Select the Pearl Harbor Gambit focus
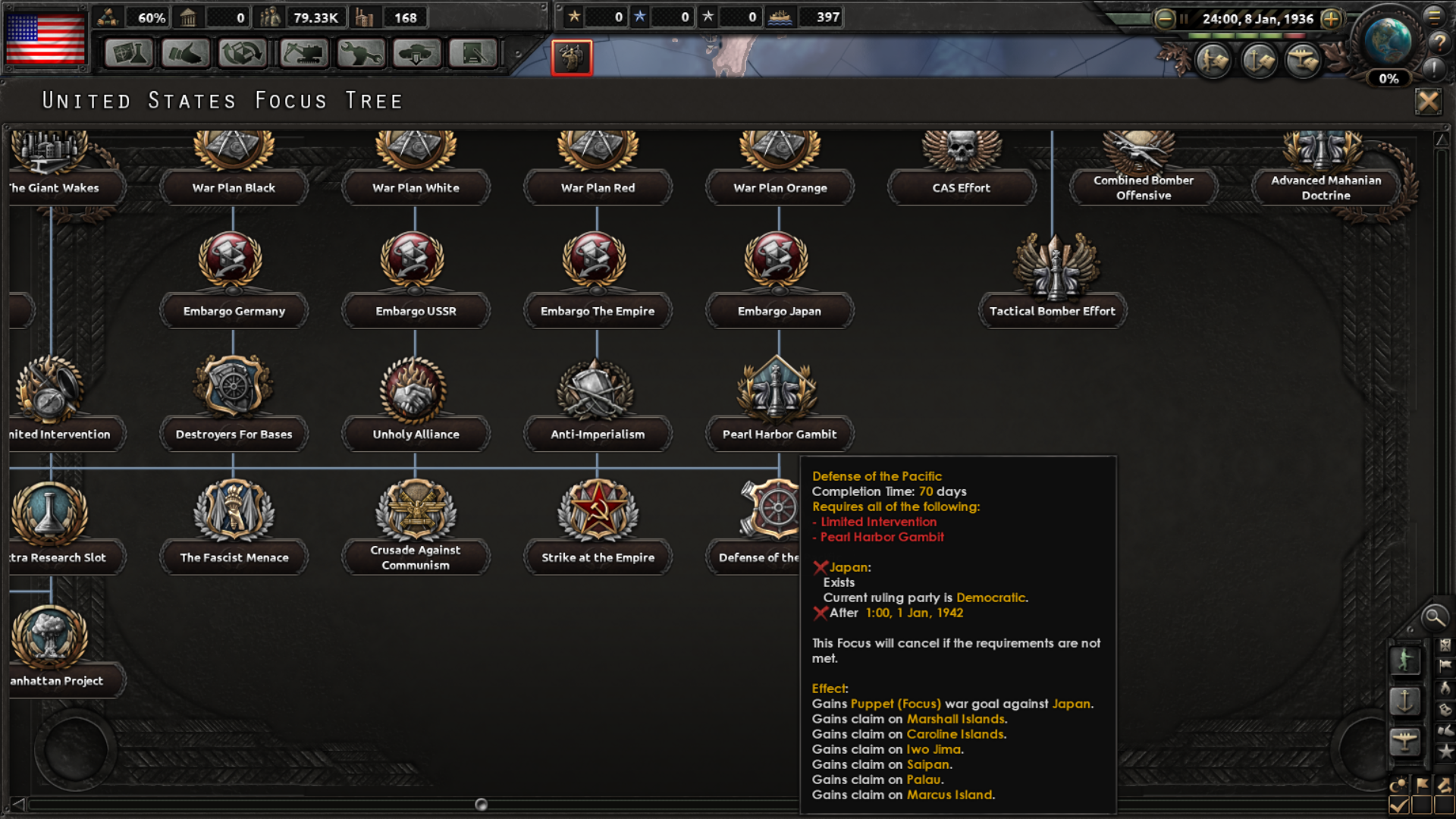The width and height of the screenshot is (1456, 819). [x=779, y=434]
